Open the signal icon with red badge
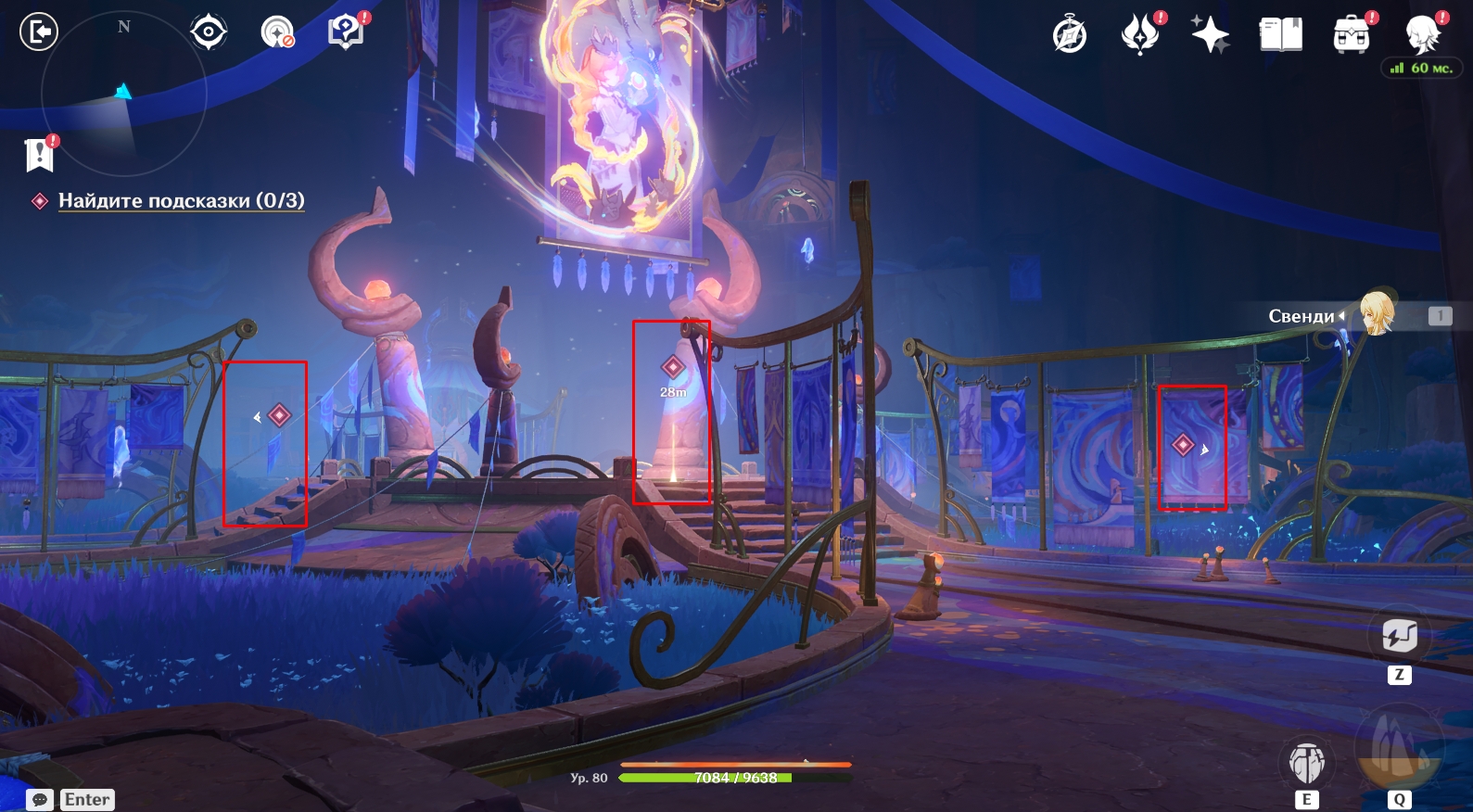 (x=277, y=32)
